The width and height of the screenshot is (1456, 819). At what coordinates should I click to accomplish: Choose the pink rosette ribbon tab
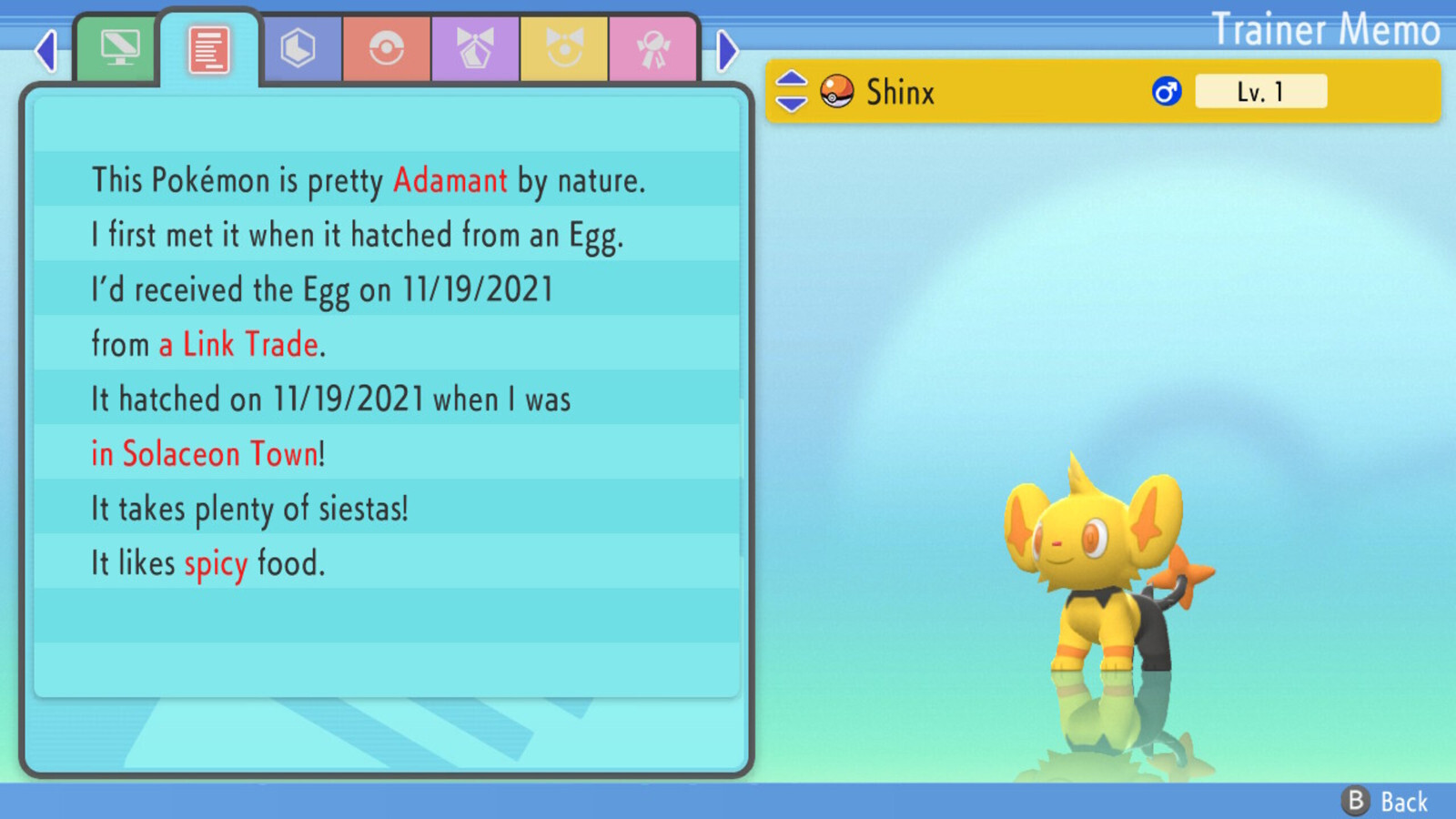(652, 49)
